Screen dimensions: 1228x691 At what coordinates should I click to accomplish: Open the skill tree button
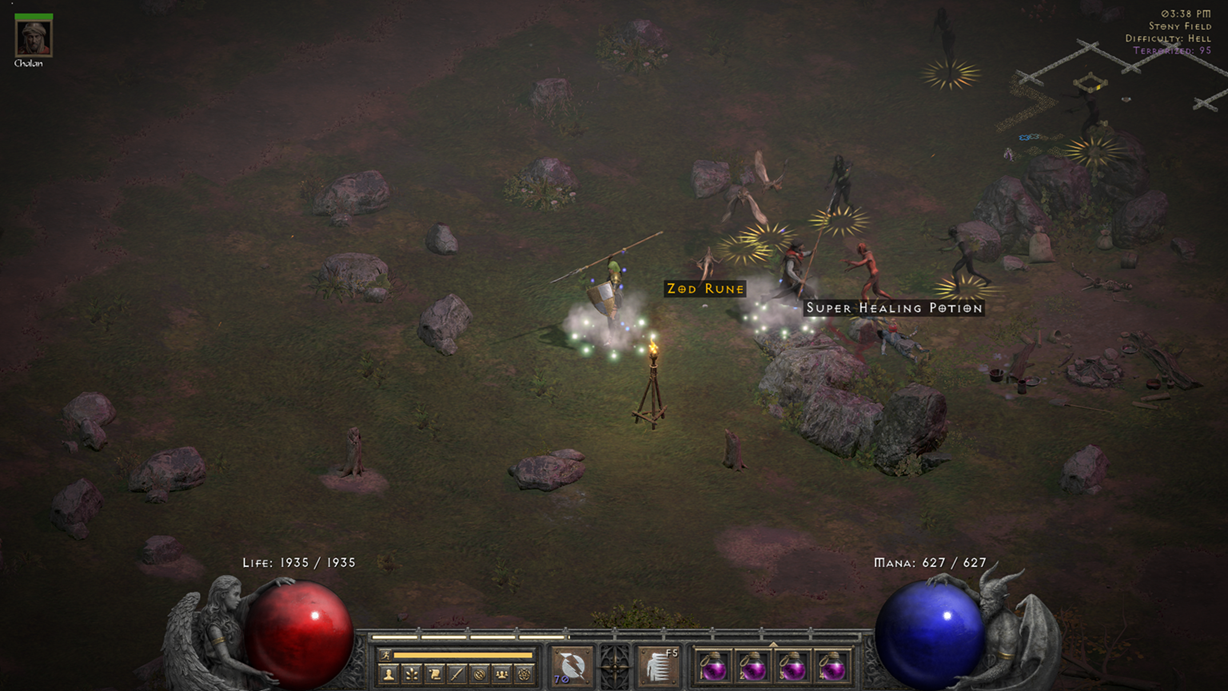411,675
